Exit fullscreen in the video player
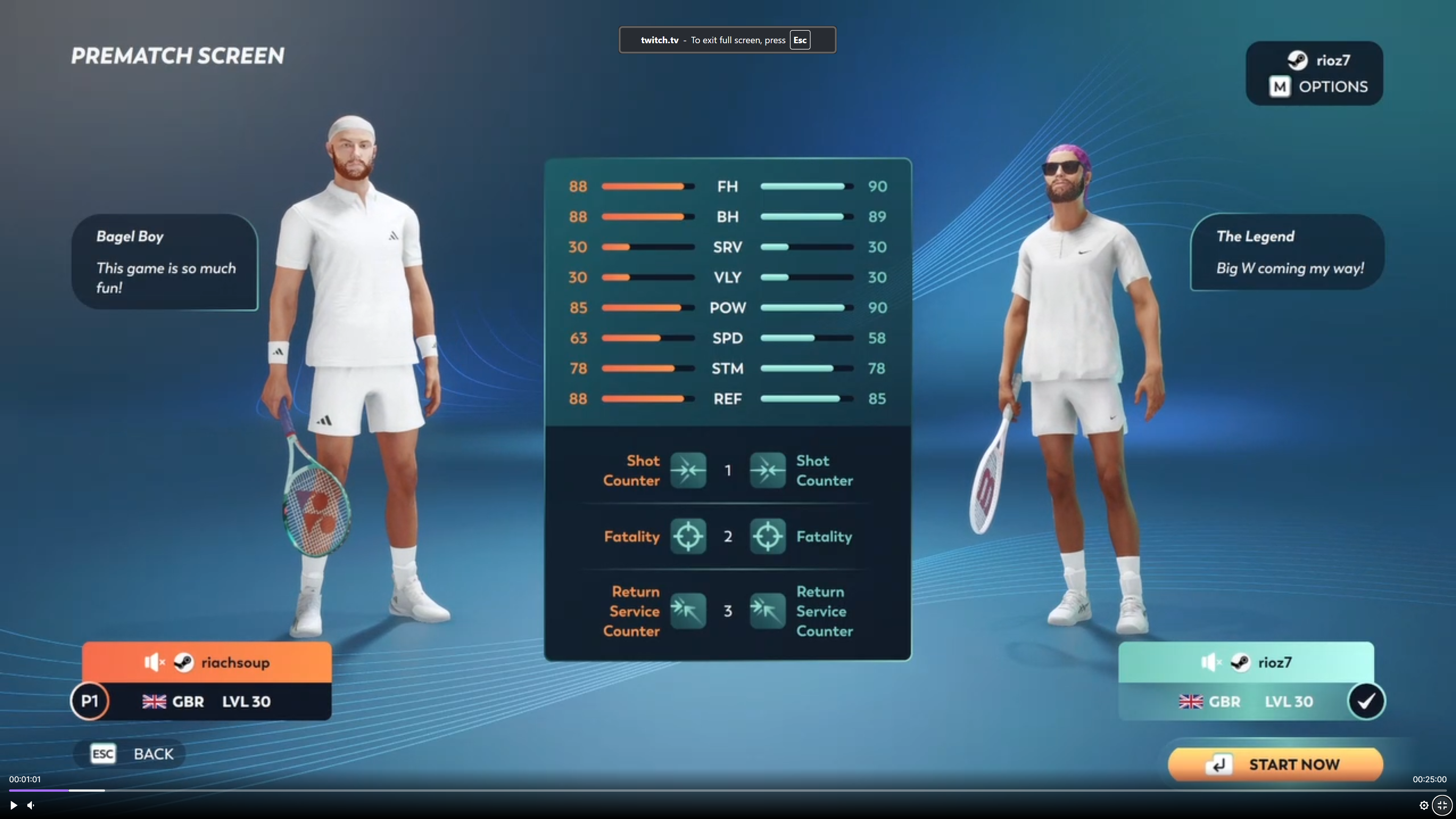Image resolution: width=1456 pixels, height=819 pixels. click(1442, 805)
